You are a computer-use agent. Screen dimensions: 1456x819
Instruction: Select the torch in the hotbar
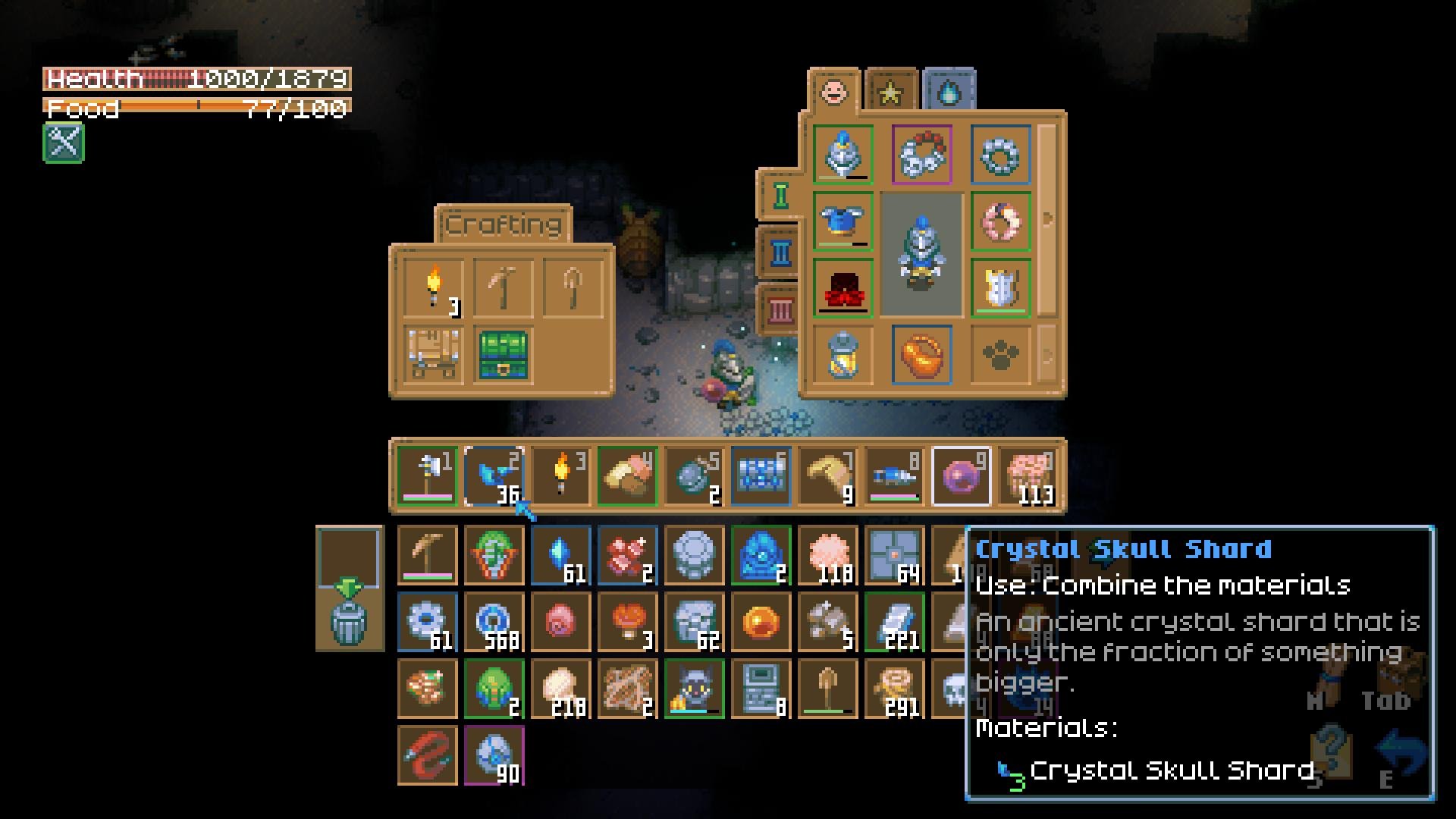560,476
